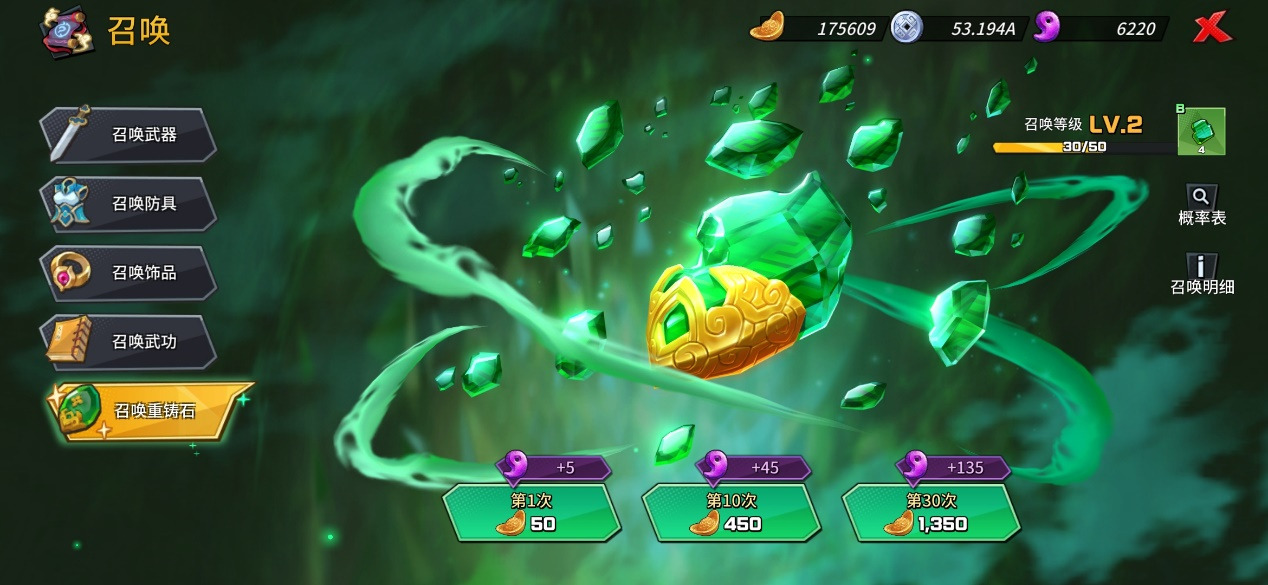This screenshot has height=585, width=1268.
Task: Click the green reforge stone reward icon
Action: (x=1201, y=131)
